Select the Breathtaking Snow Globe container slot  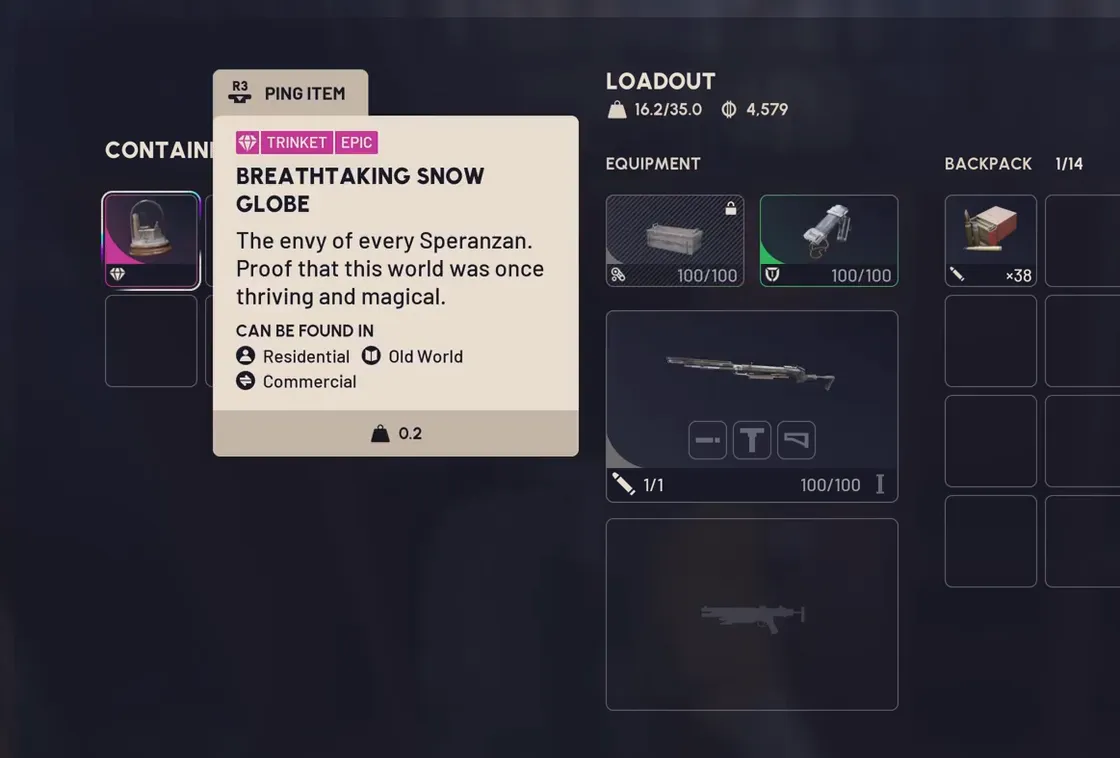pos(151,240)
